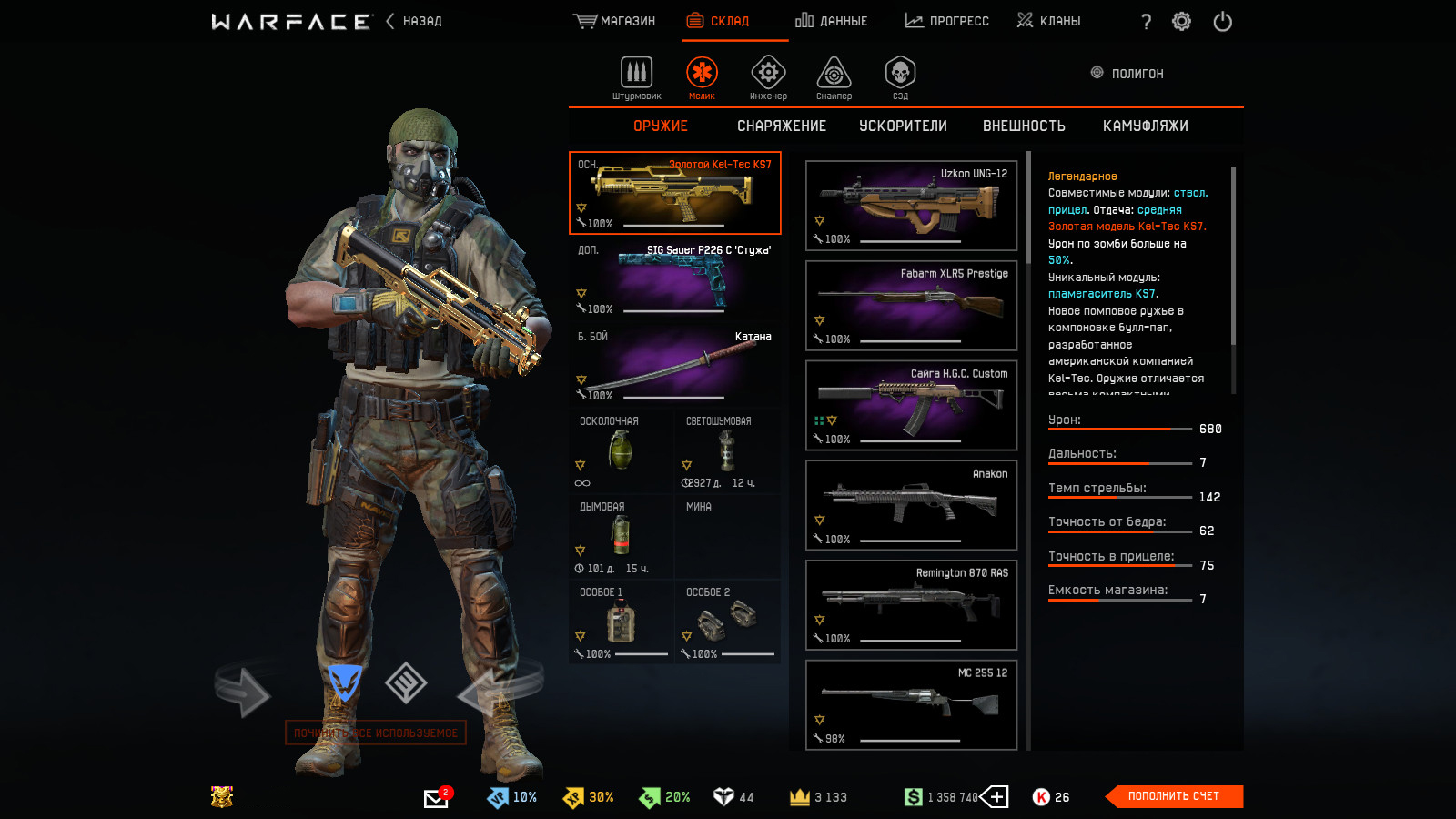The height and width of the screenshot is (819, 1456).
Task: Open the Прогресс section
Action: tap(947, 21)
